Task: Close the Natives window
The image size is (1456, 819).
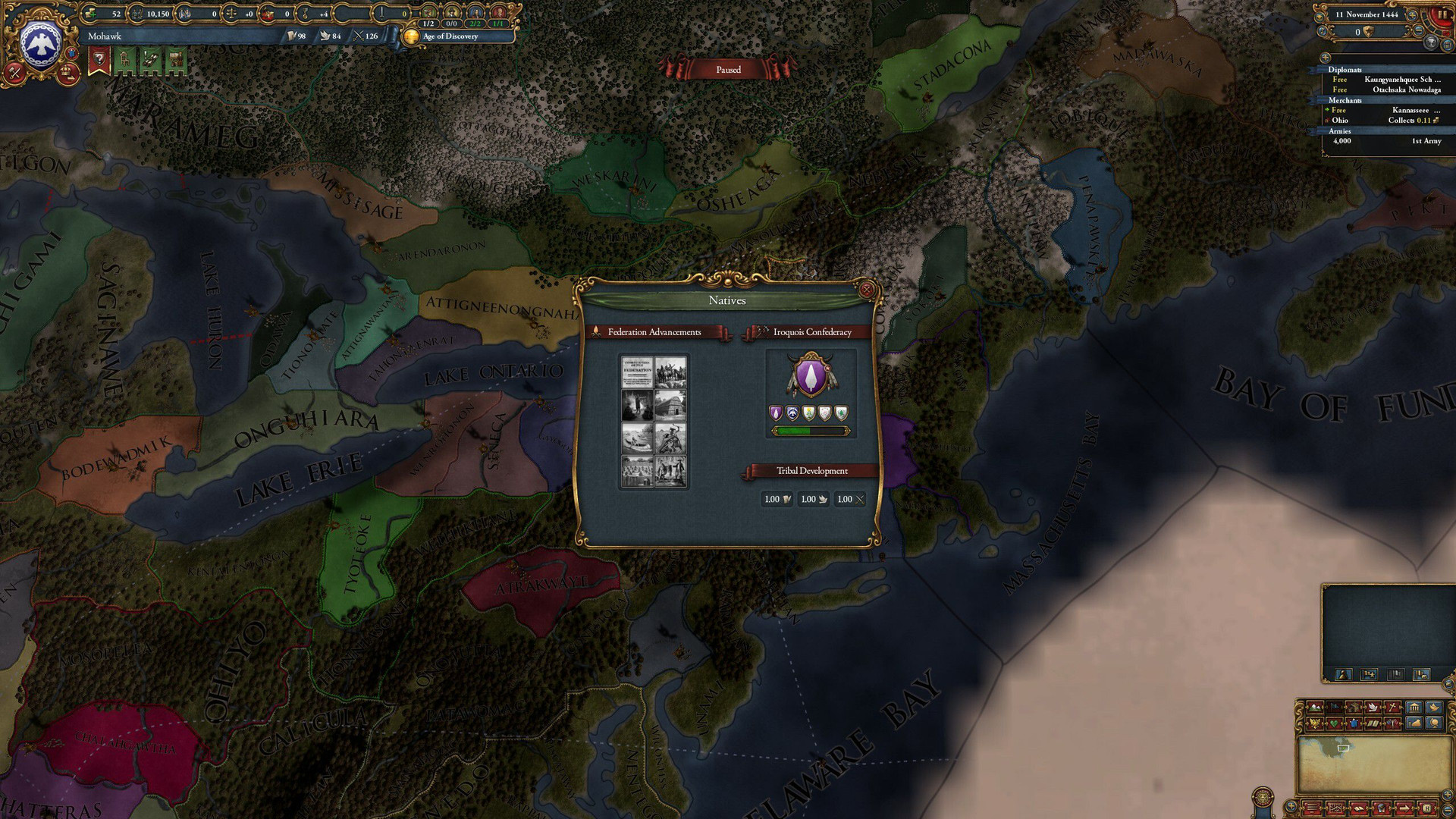Action: 867,290
